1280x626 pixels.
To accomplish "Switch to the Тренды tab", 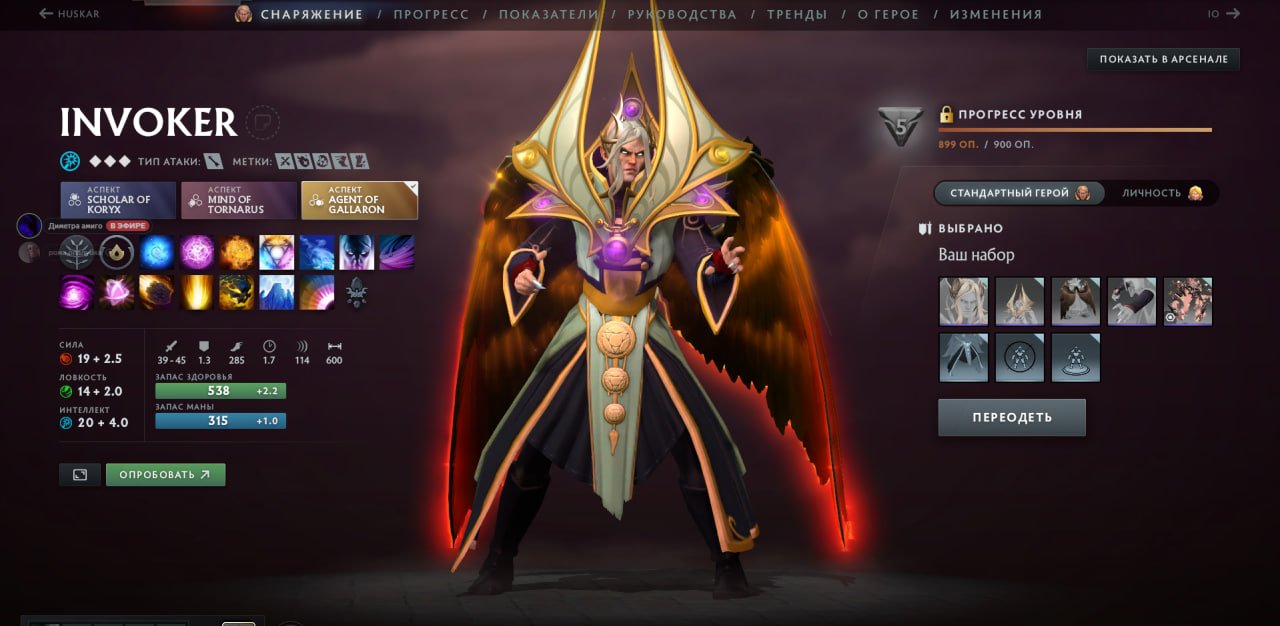I will tap(797, 14).
